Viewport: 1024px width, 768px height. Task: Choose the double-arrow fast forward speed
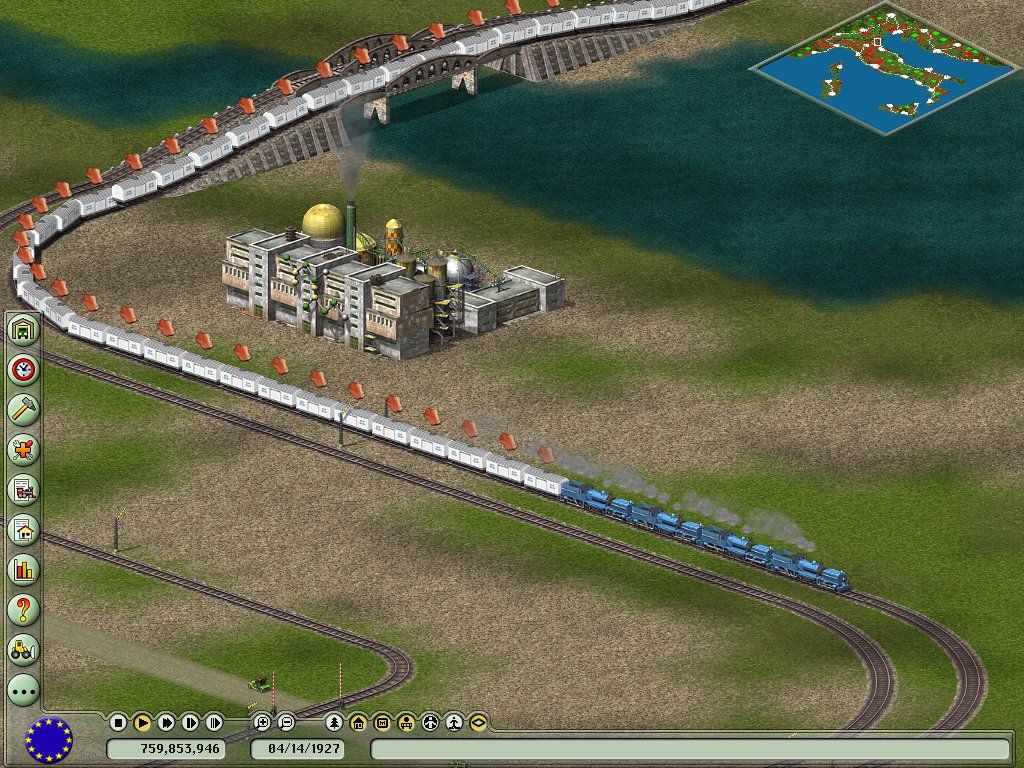point(166,722)
